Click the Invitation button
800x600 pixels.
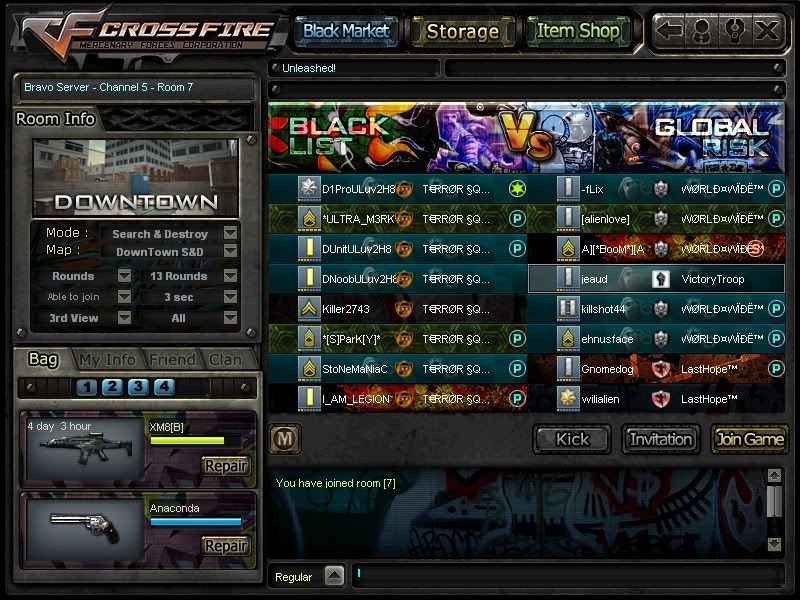tap(661, 438)
